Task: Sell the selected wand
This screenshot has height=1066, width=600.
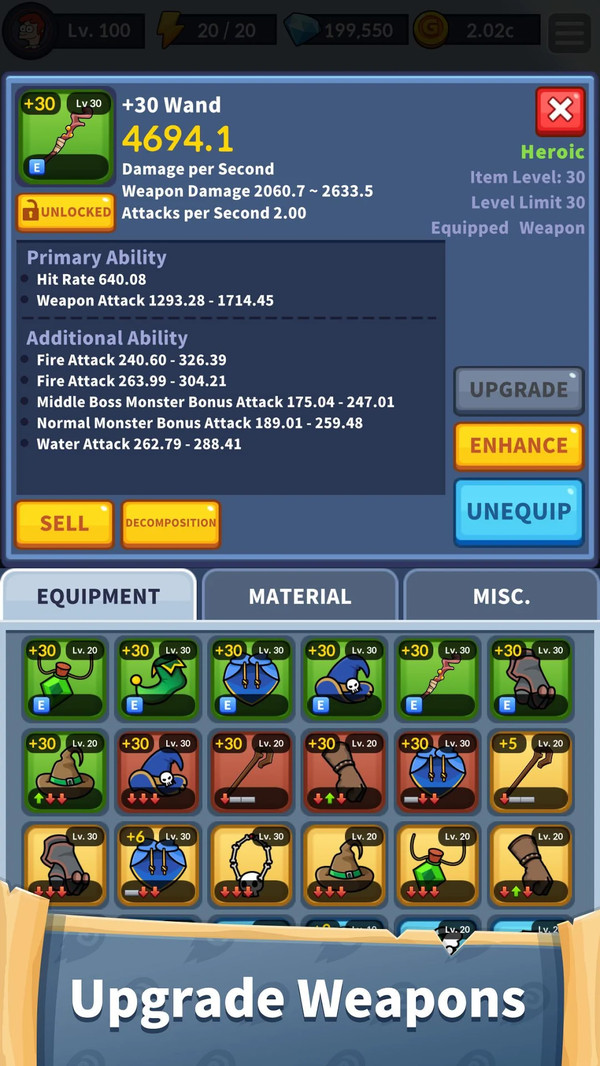Action: (x=64, y=524)
